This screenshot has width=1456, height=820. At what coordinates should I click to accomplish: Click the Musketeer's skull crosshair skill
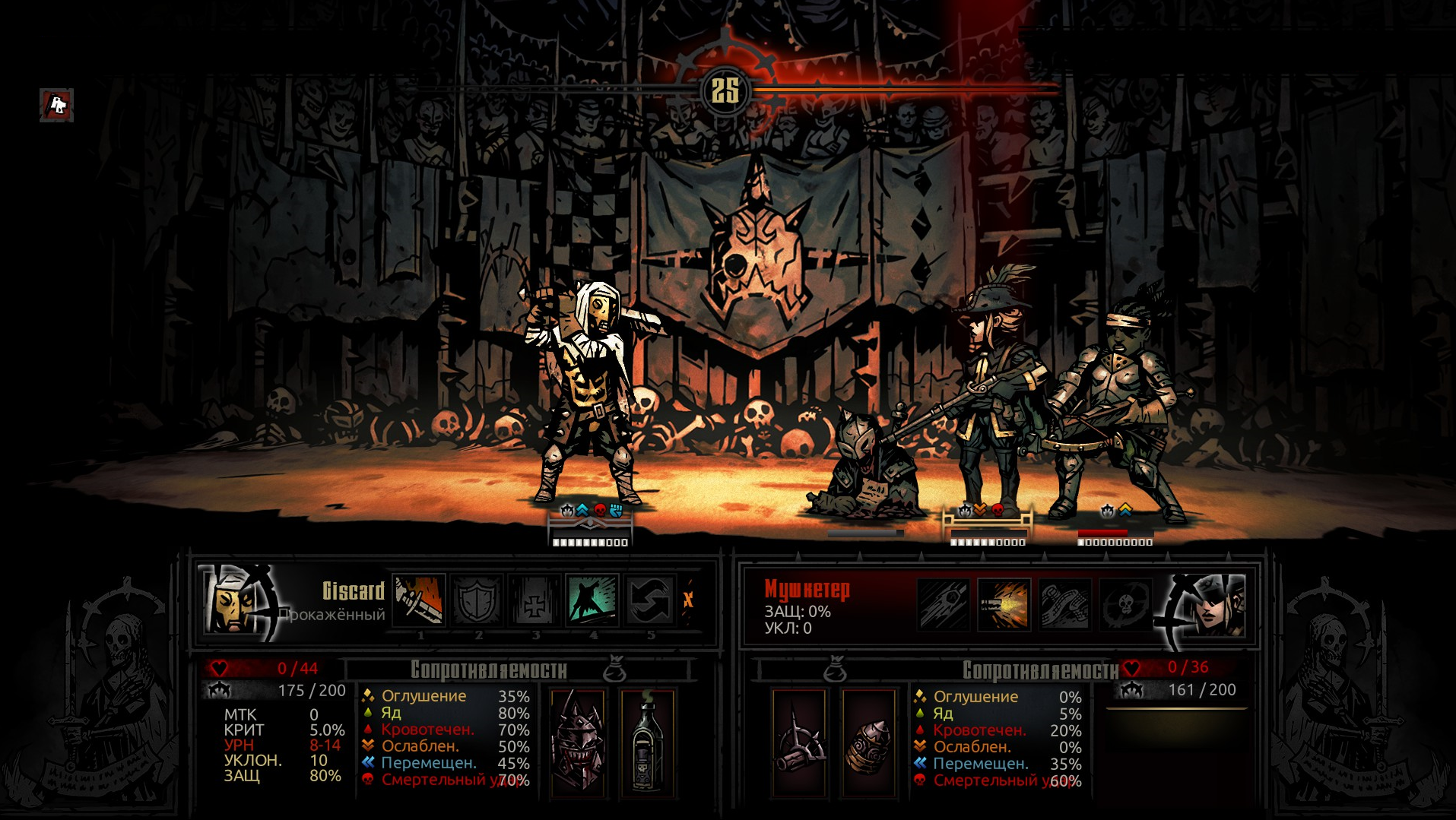1125,605
